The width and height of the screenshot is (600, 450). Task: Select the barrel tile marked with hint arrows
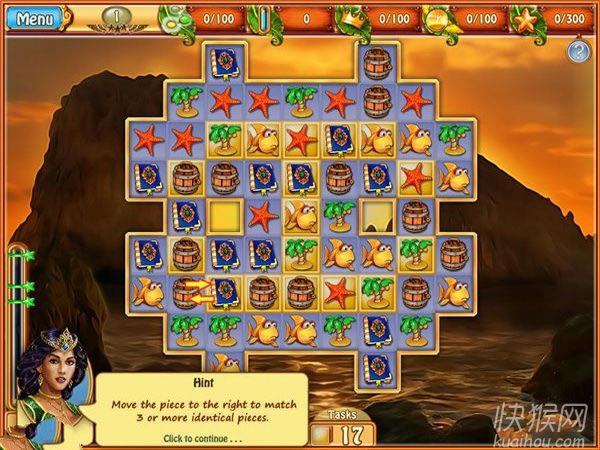pyautogui.click(x=186, y=292)
